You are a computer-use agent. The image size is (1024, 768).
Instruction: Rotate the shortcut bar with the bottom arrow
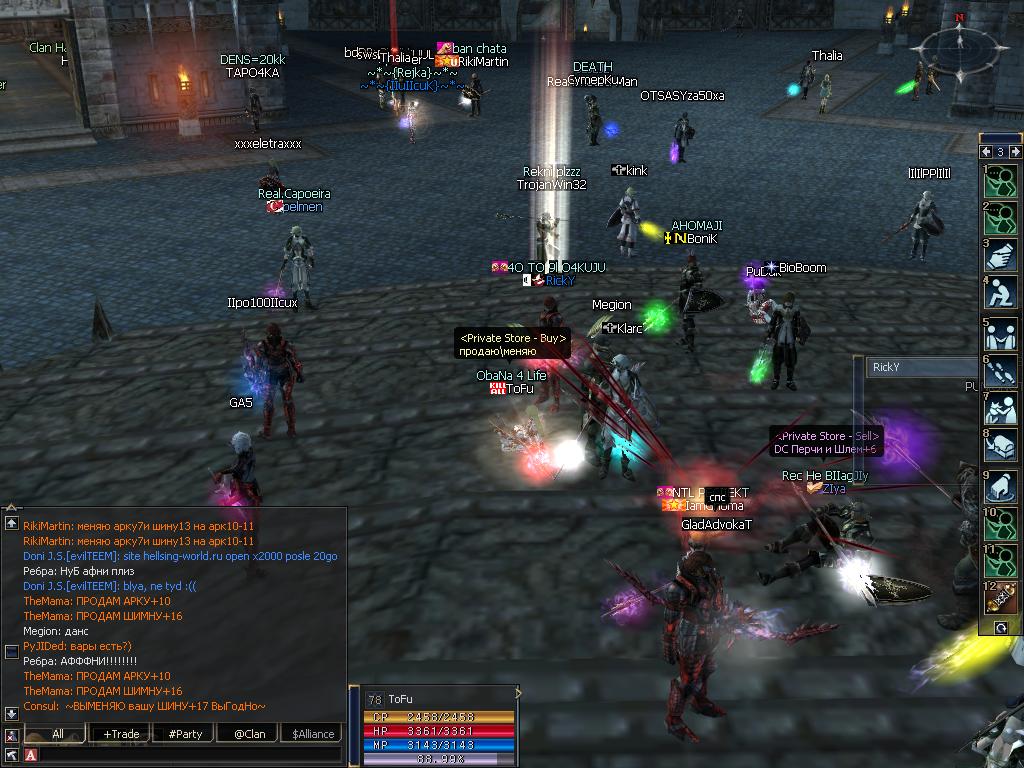point(1001,627)
